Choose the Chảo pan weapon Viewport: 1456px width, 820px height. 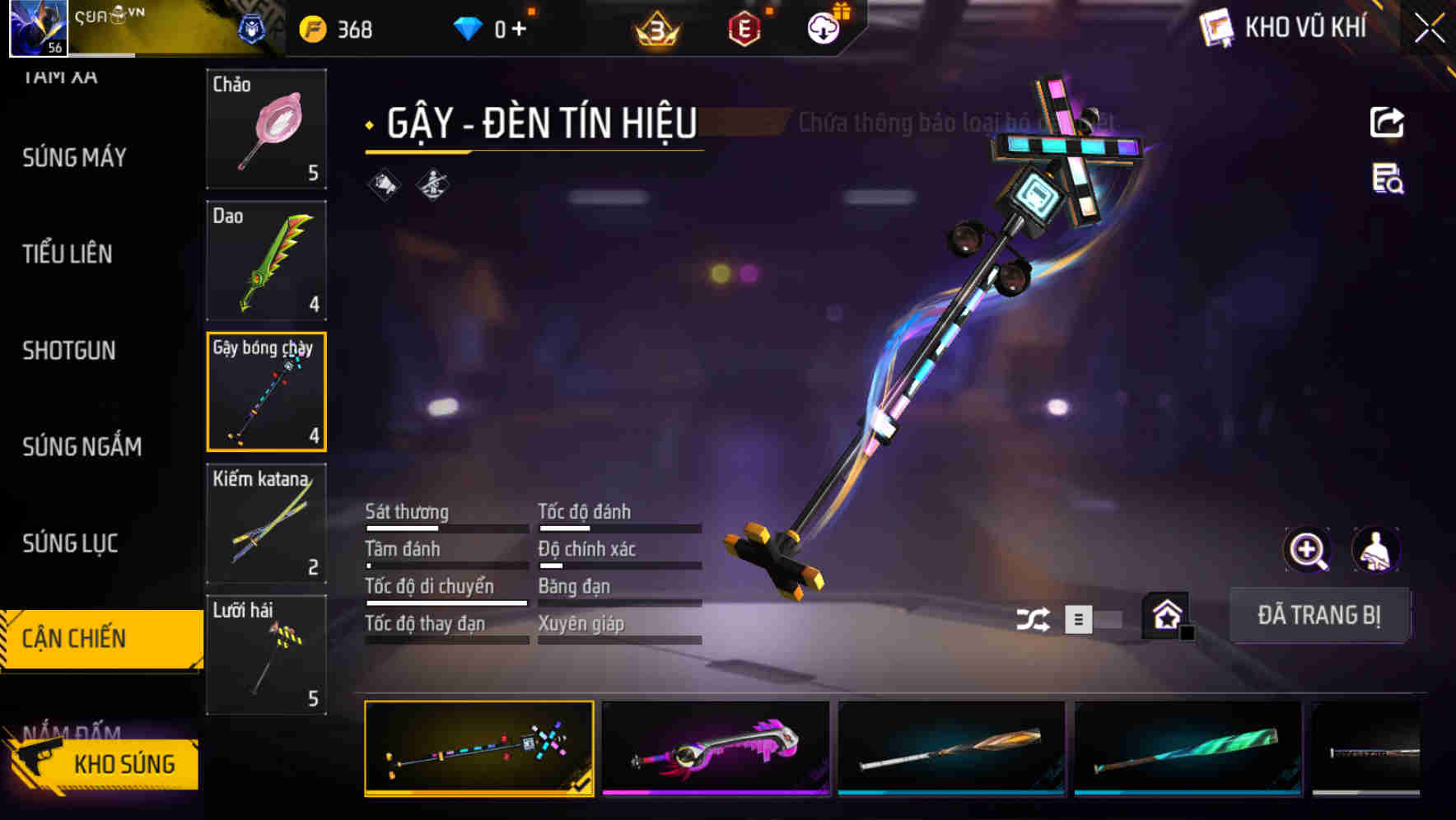point(266,128)
